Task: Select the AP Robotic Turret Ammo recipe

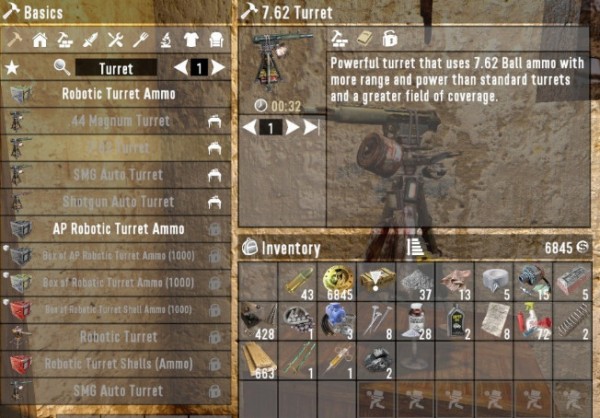Action: pyautogui.click(x=118, y=229)
